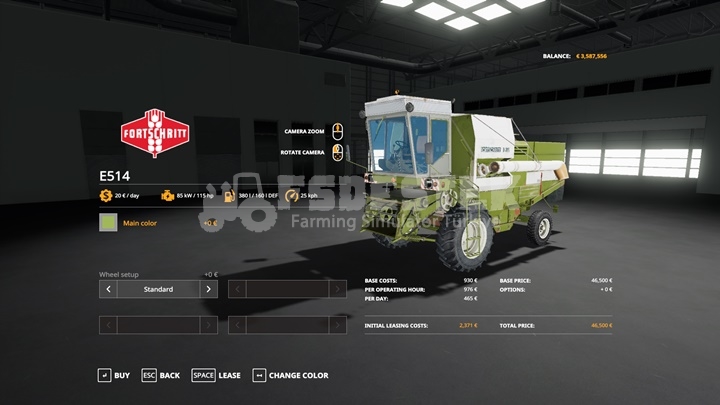
Task: Go back using the Back button
Action: point(160,375)
